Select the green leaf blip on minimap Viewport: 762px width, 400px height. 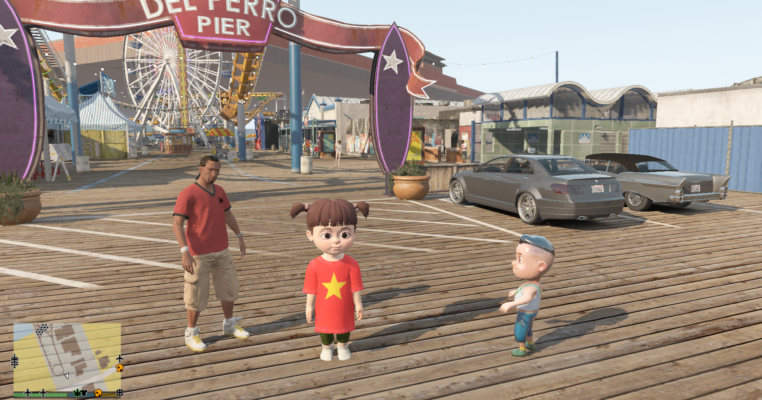tap(77, 392)
